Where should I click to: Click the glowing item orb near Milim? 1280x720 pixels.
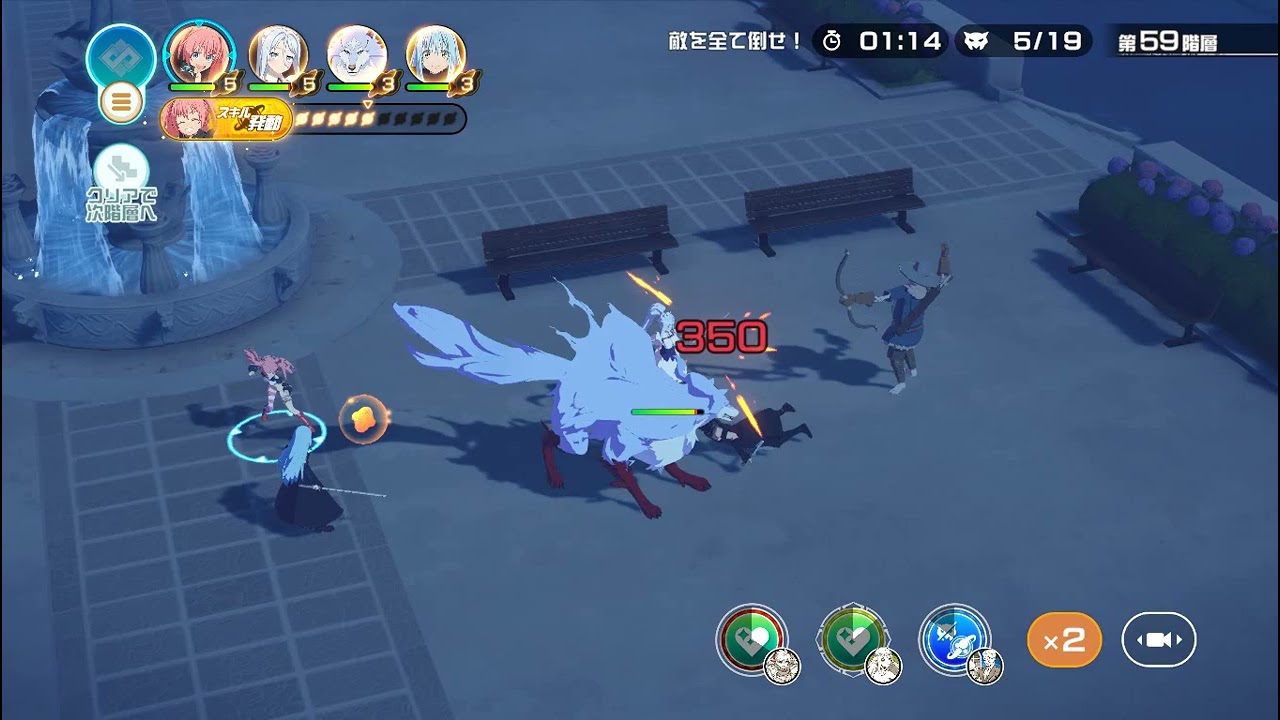(x=363, y=419)
